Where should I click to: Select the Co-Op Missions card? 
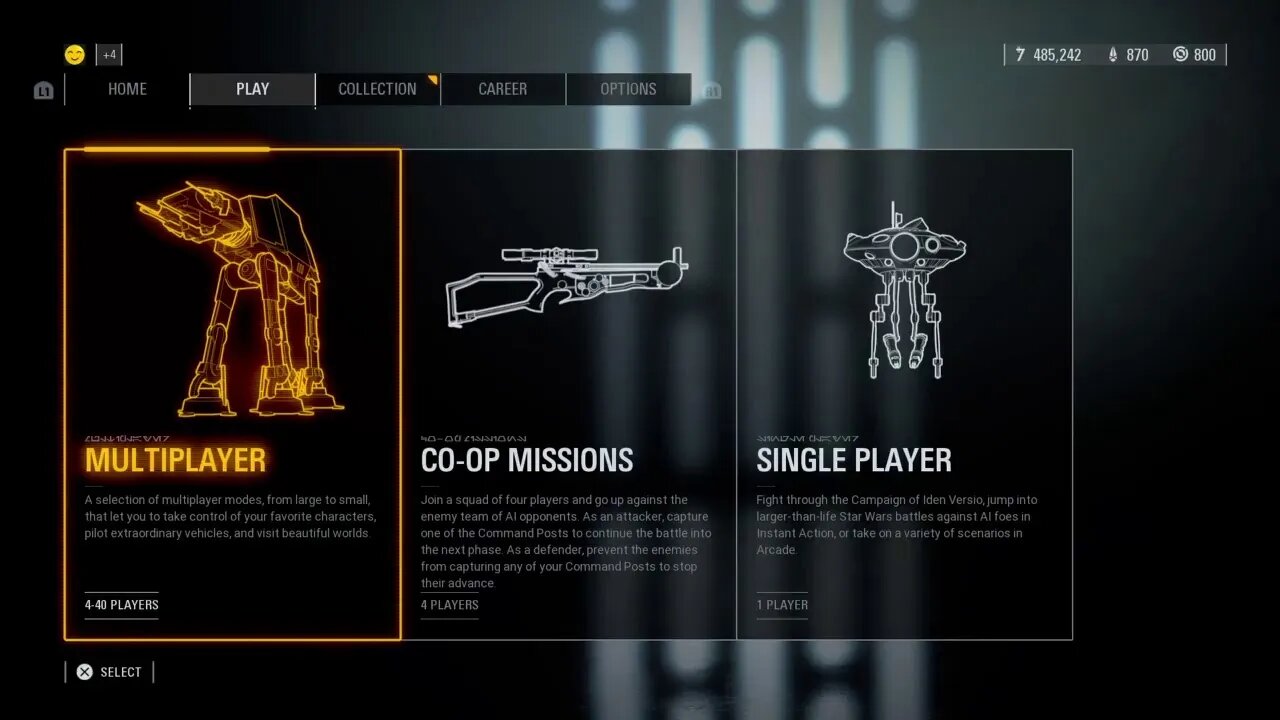click(x=568, y=394)
